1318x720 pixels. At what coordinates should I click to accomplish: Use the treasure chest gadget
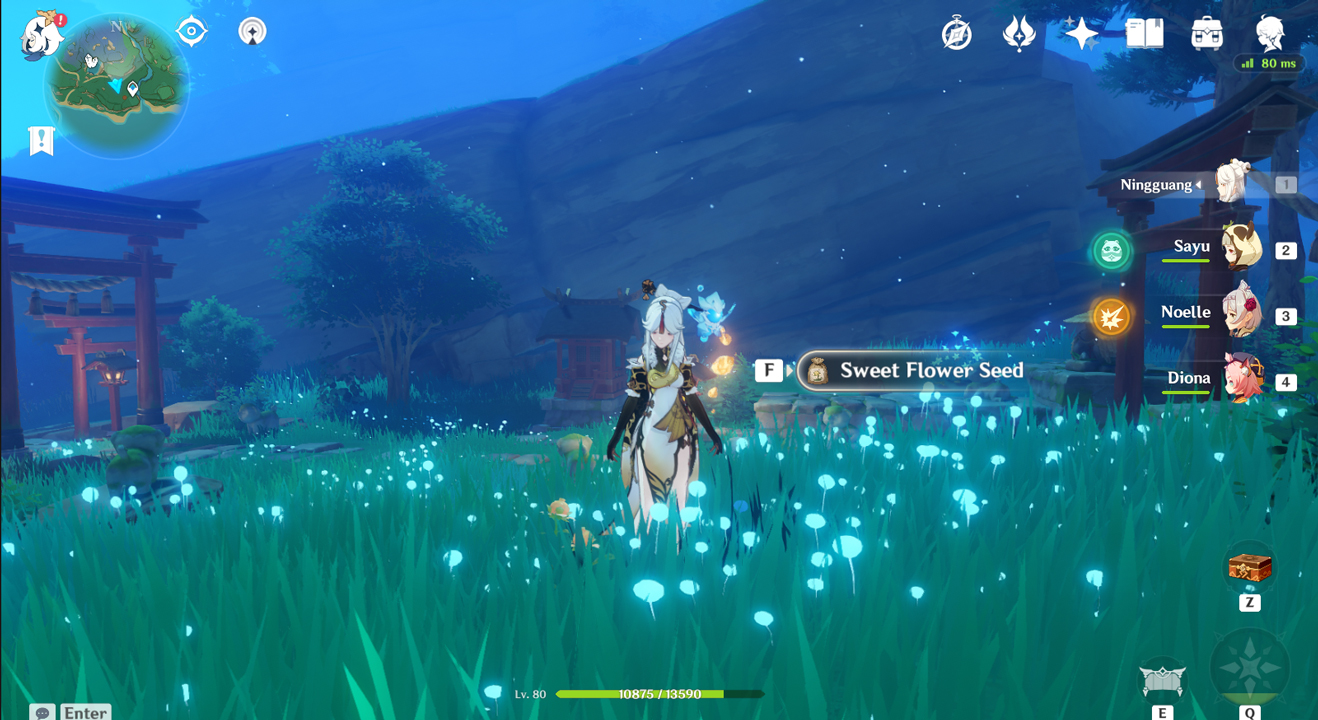(x=1249, y=568)
